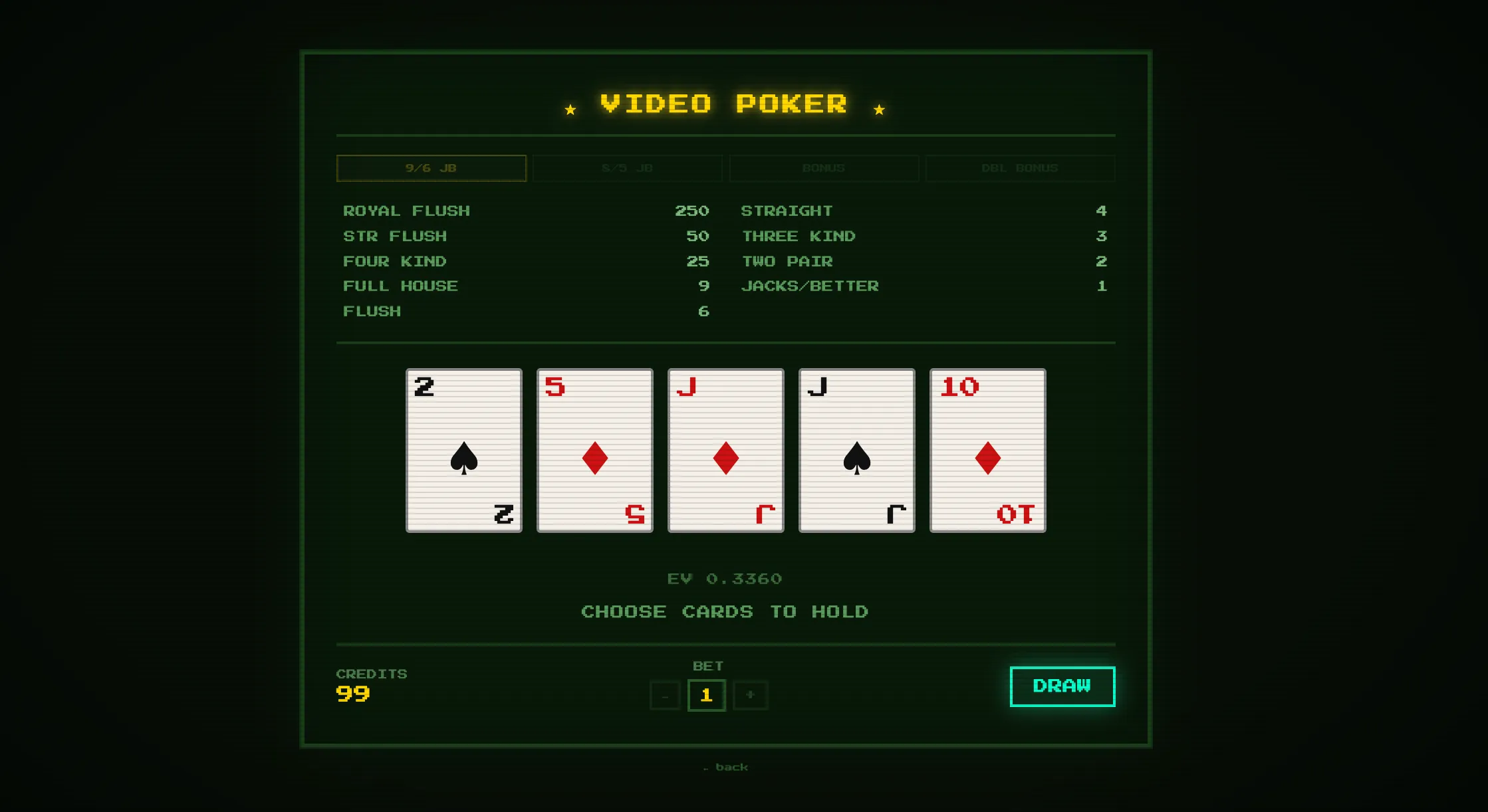This screenshot has height=812, width=1488.
Task: Click the CREDITS 99 display
Action: coord(370,684)
